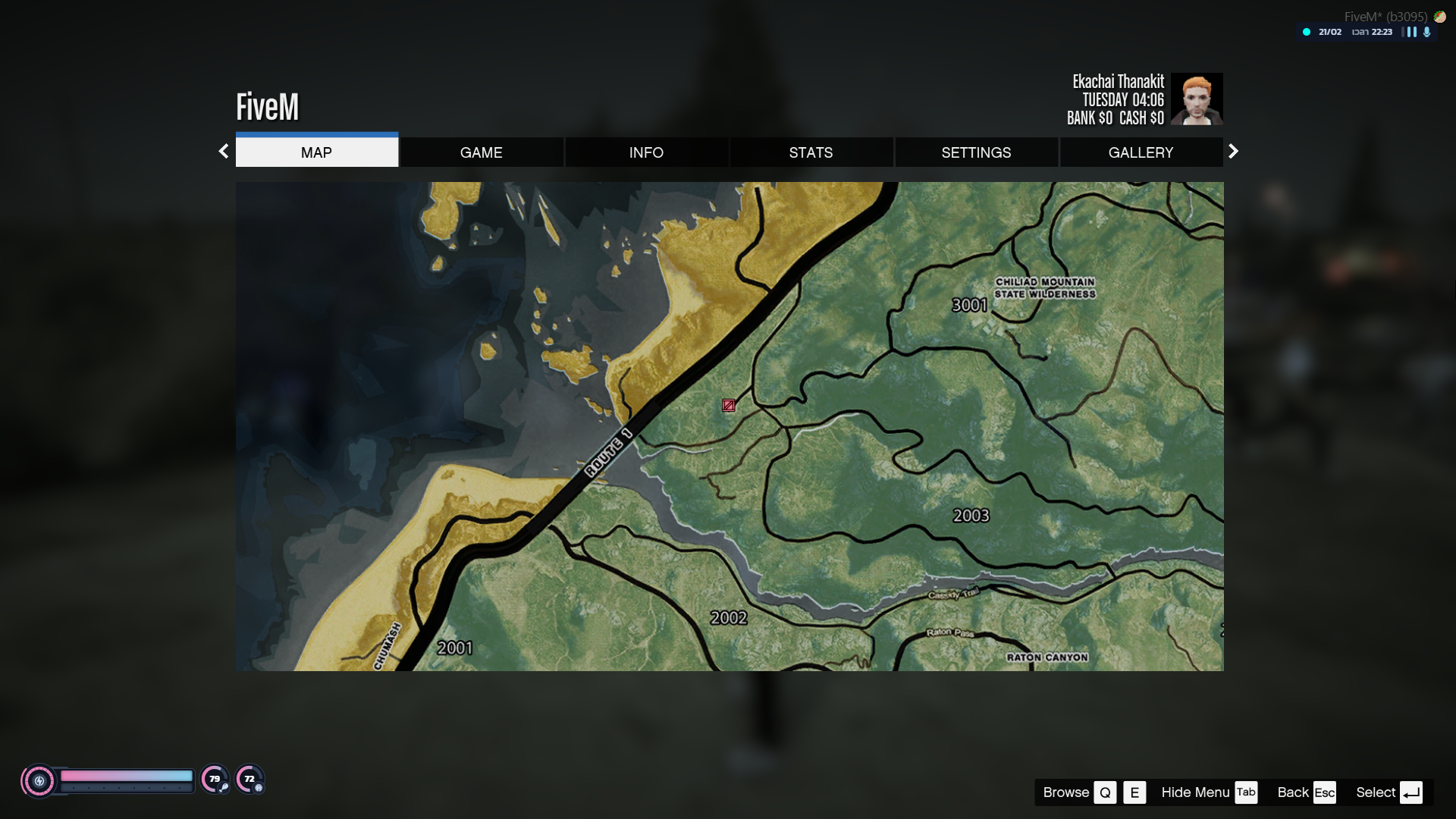The height and width of the screenshot is (819, 1456).
Task: Click the right arrow beside the tabs
Action: point(1233,152)
